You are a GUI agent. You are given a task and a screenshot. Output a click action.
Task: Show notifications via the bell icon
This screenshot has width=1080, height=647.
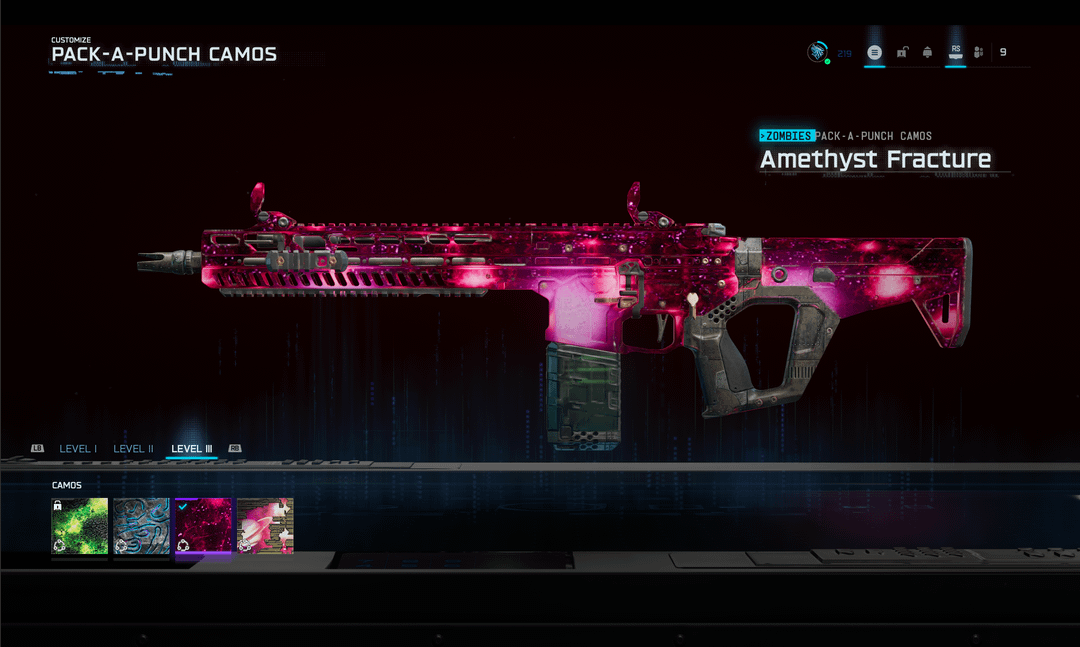click(x=928, y=52)
